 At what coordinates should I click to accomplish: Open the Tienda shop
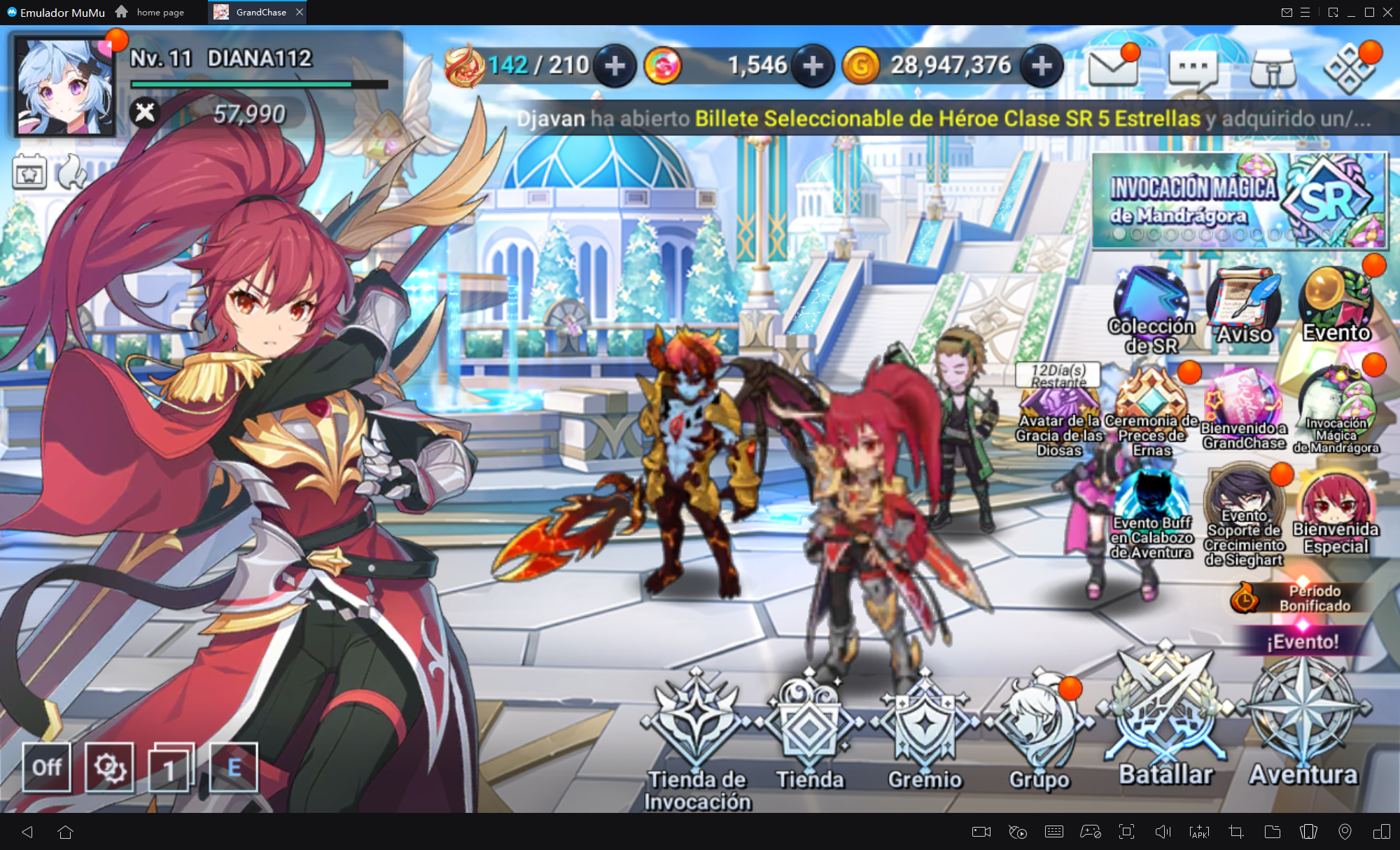[810, 728]
